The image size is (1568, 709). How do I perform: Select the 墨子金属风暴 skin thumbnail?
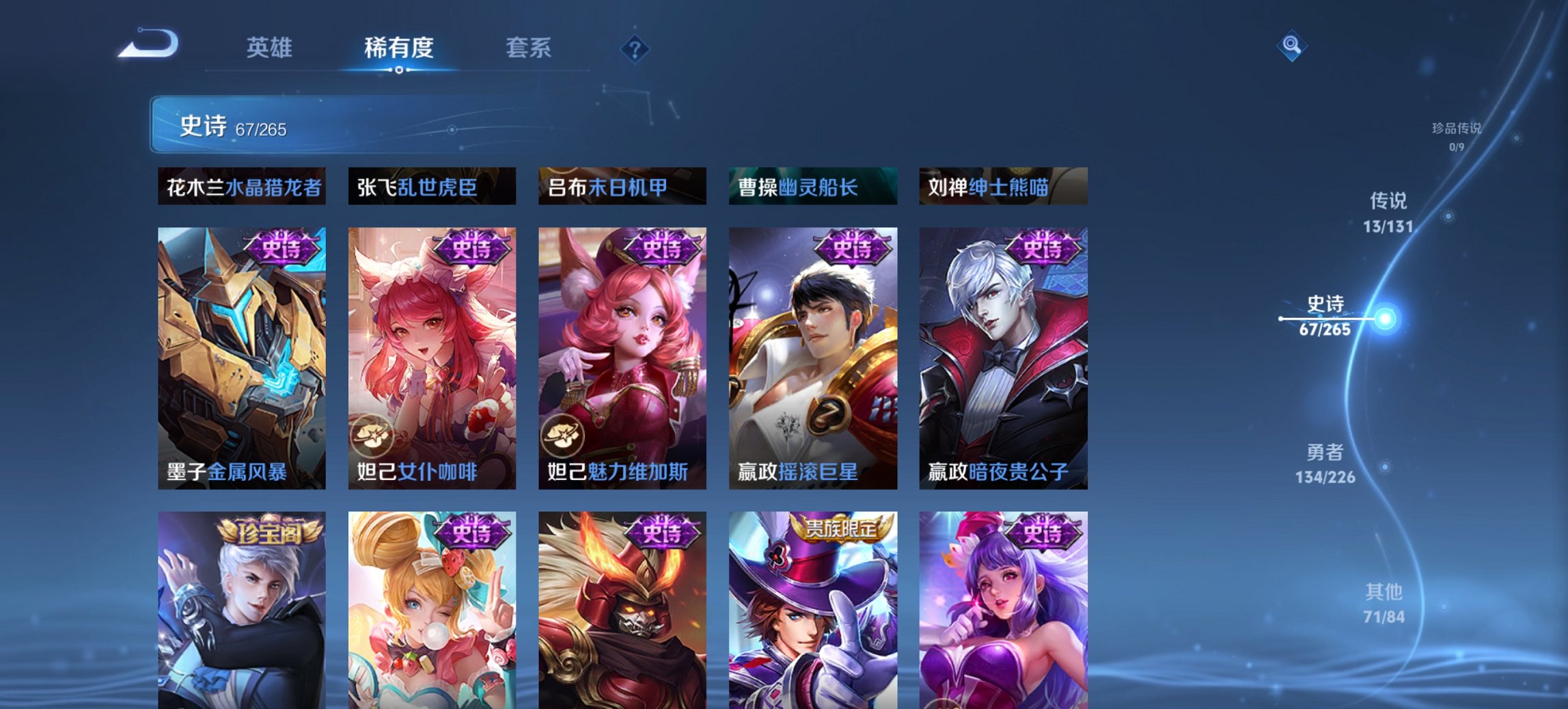[243, 356]
